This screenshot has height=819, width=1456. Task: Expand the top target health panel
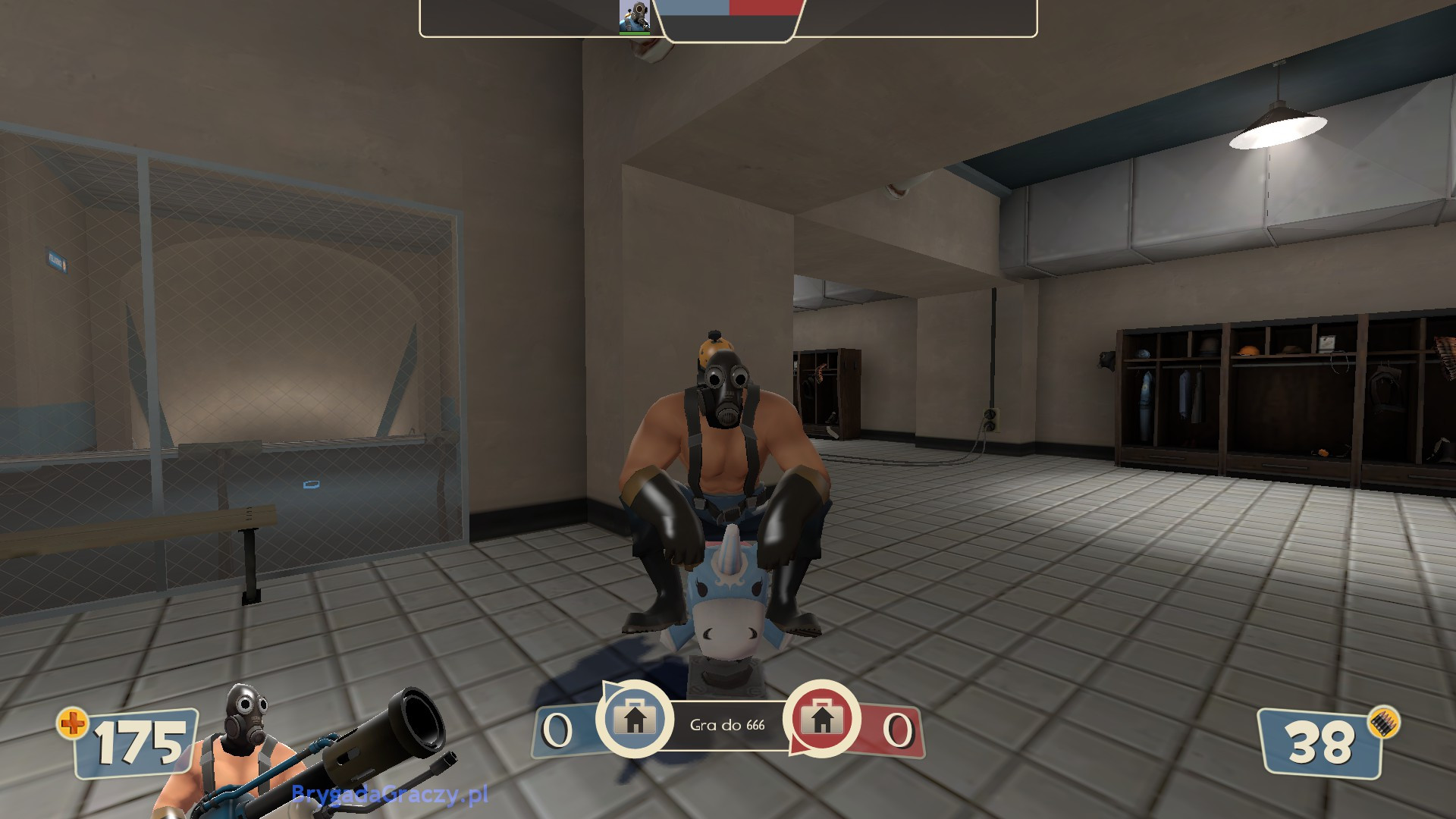728,19
